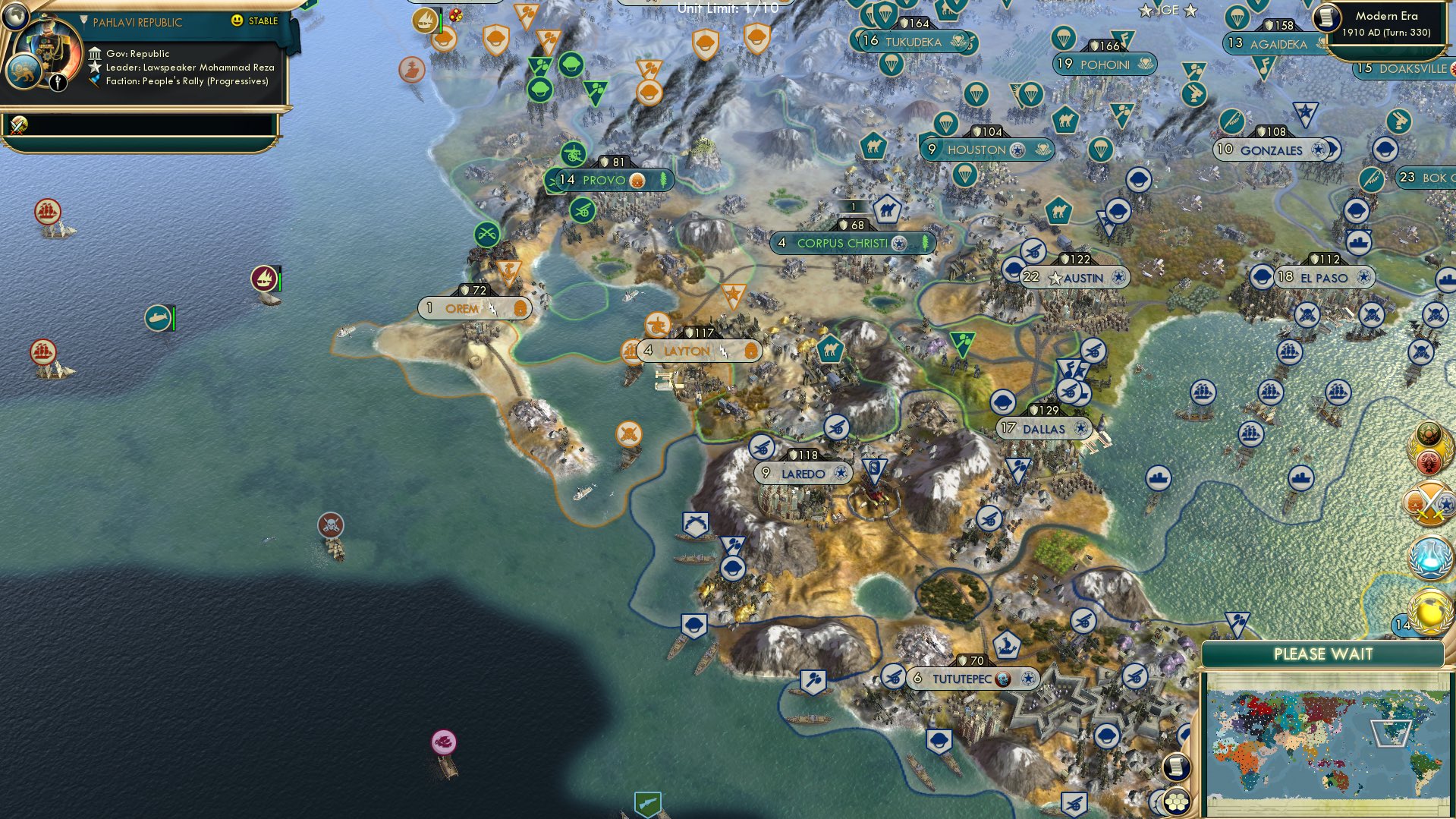The width and height of the screenshot is (1456, 819).
Task: Click the smiley STABLE happiness indicator
Action: [237, 21]
